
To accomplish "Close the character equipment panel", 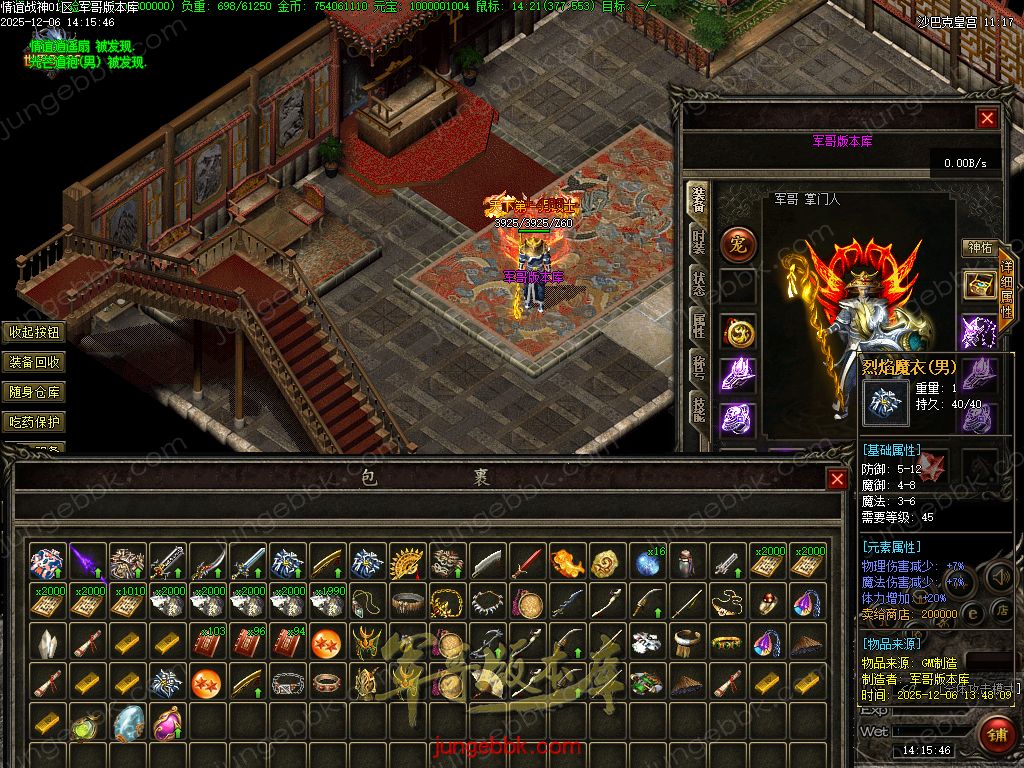I will point(988,118).
